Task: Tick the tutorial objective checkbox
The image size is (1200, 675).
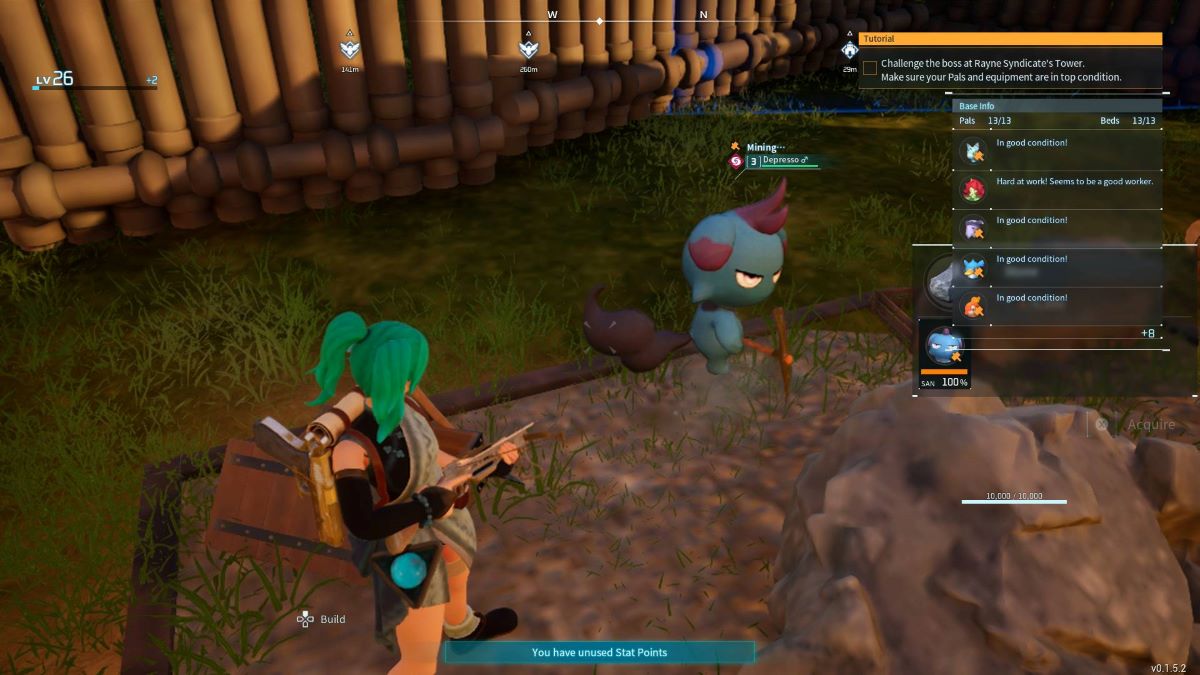Action: (870, 68)
